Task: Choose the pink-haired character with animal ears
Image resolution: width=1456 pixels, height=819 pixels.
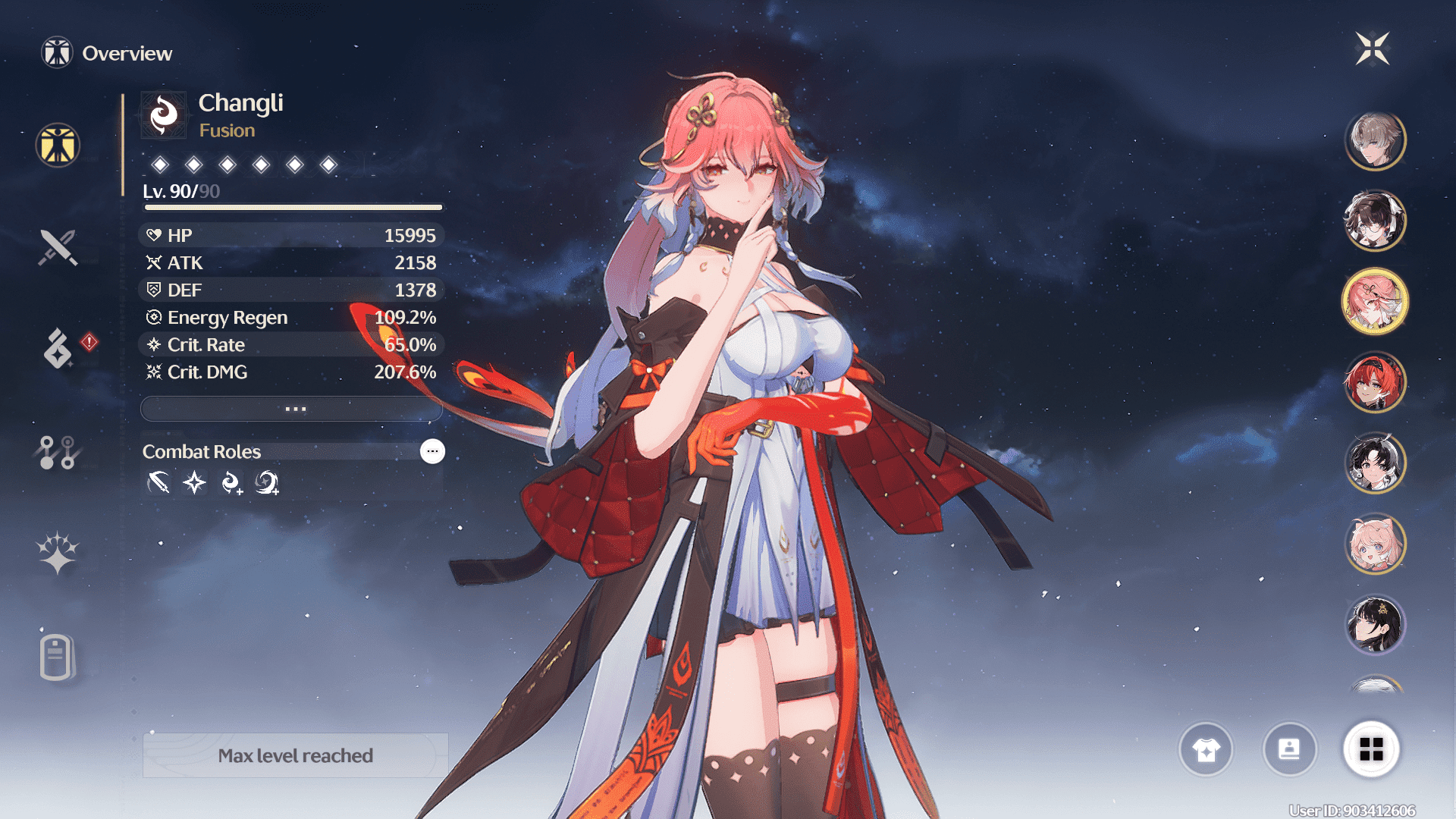Action: (1375, 544)
